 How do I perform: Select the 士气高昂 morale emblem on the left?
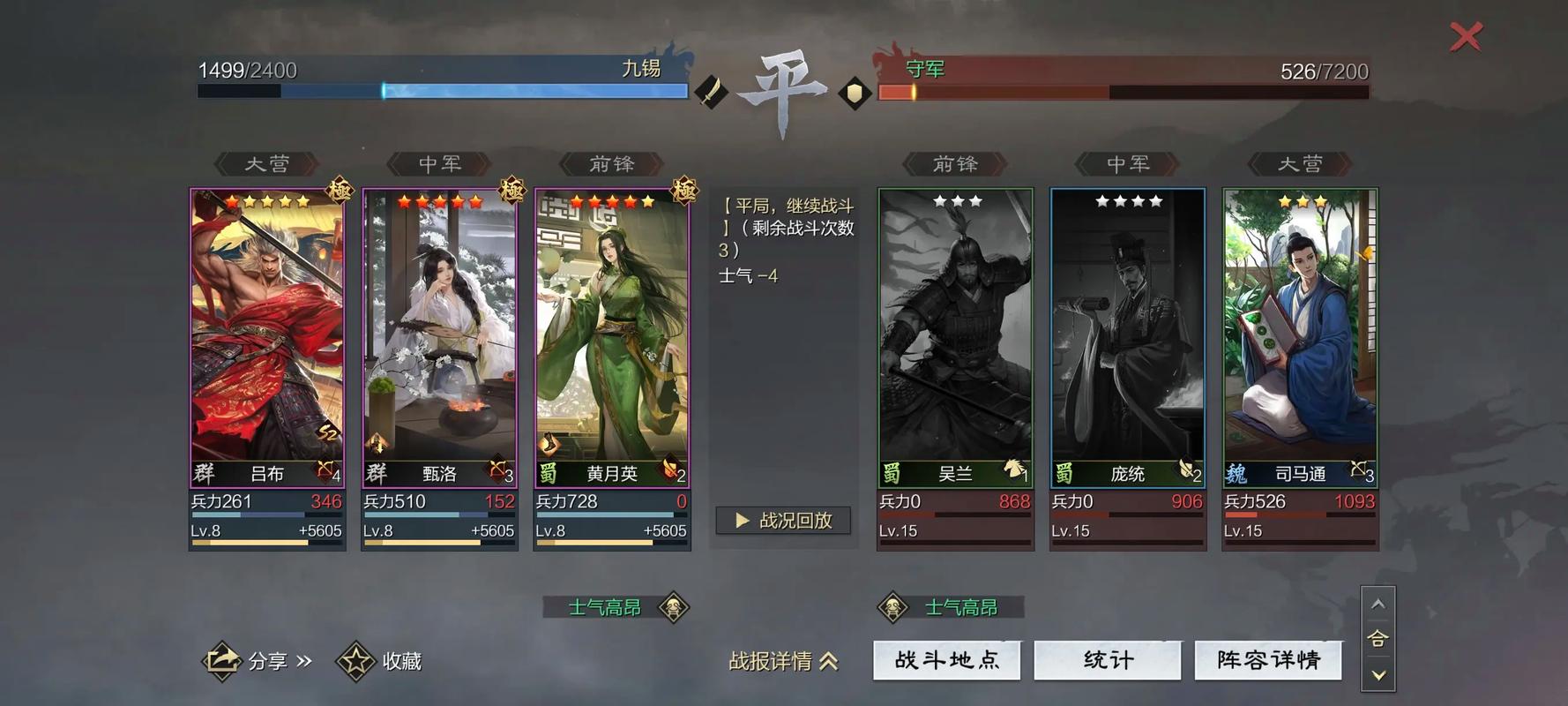coord(673,608)
